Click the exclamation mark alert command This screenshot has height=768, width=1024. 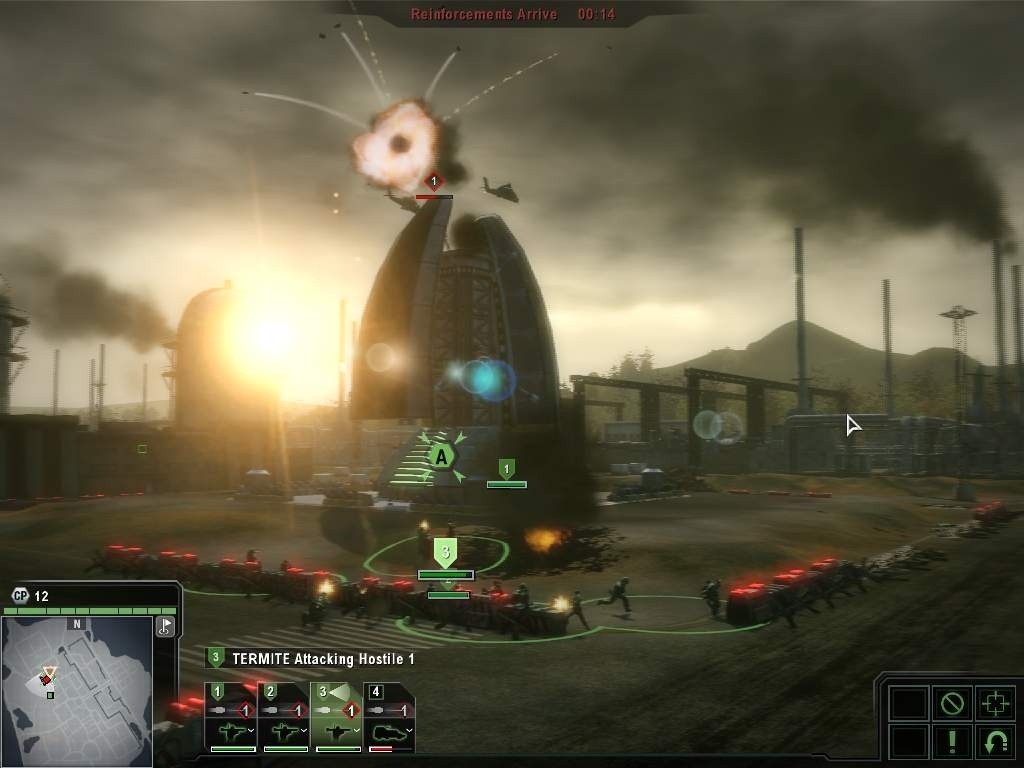(x=951, y=742)
